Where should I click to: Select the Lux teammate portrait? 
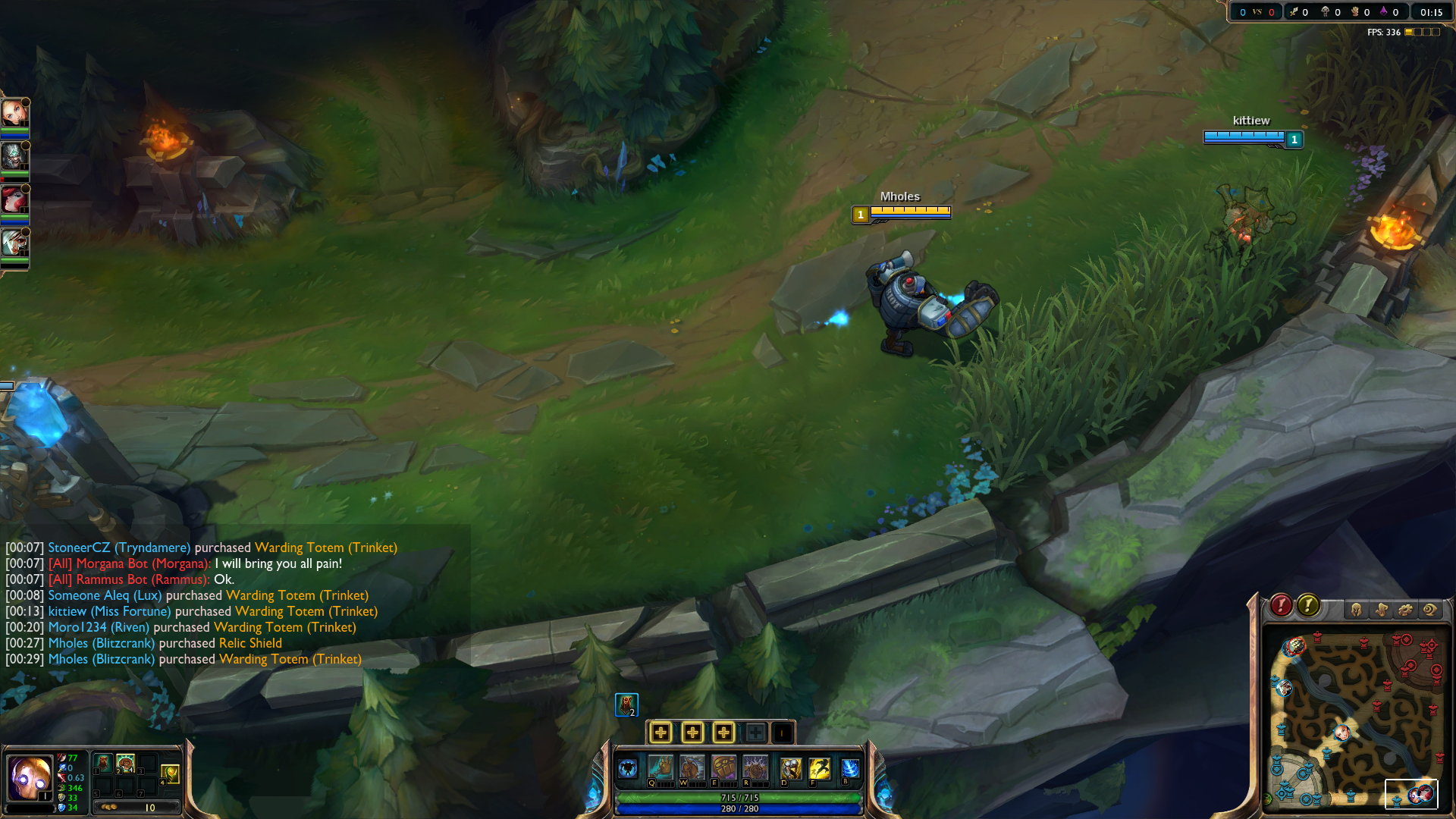pos(14,113)
